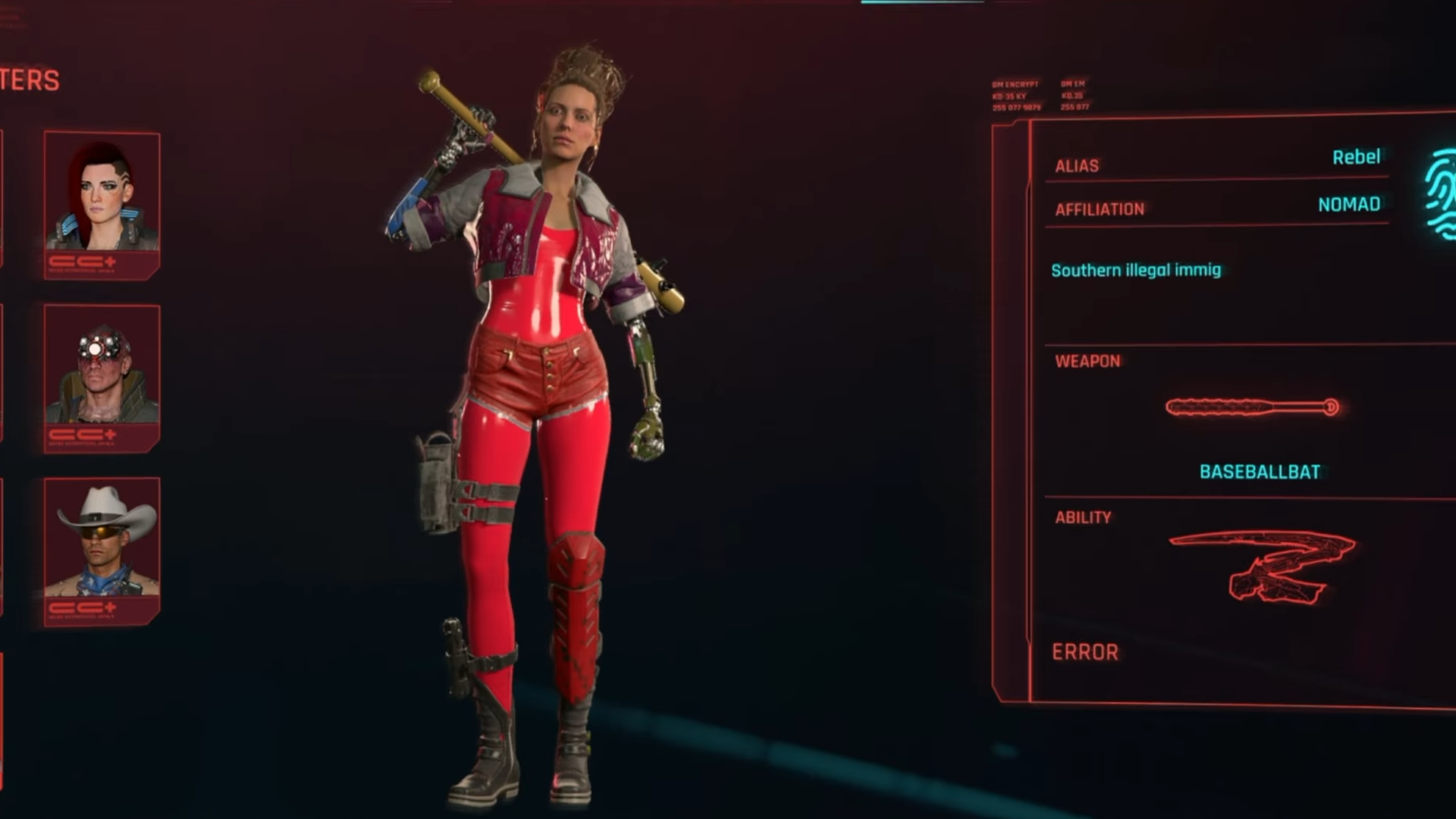Click the baseball bat weapon icon
The width and height of the screenshot is (1456, 819).
pyautogui.click(x=1252, y=408)
